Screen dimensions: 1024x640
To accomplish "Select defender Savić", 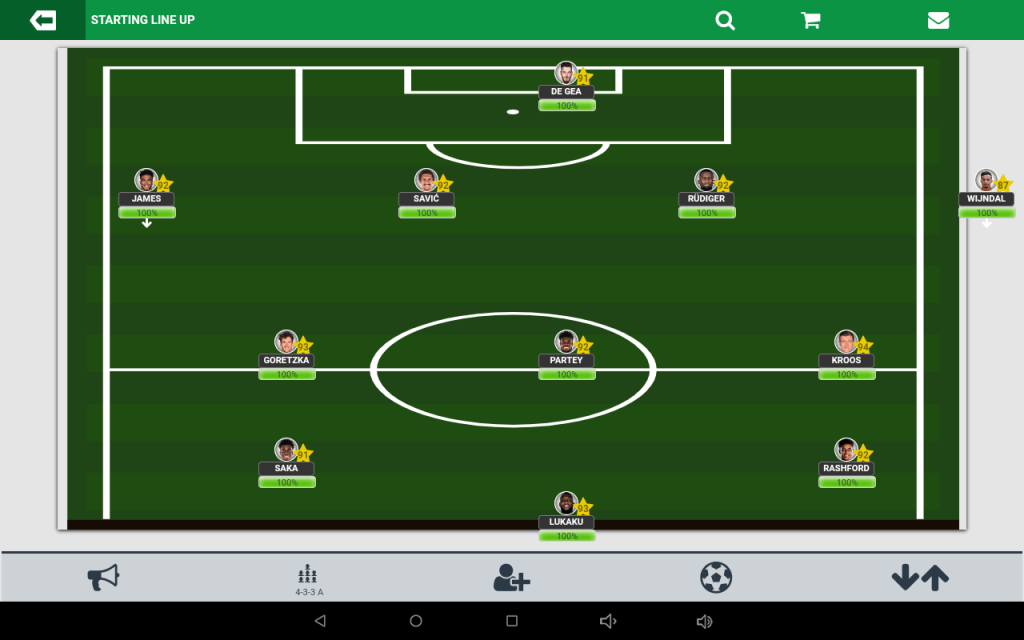I will tap(427, 193).
